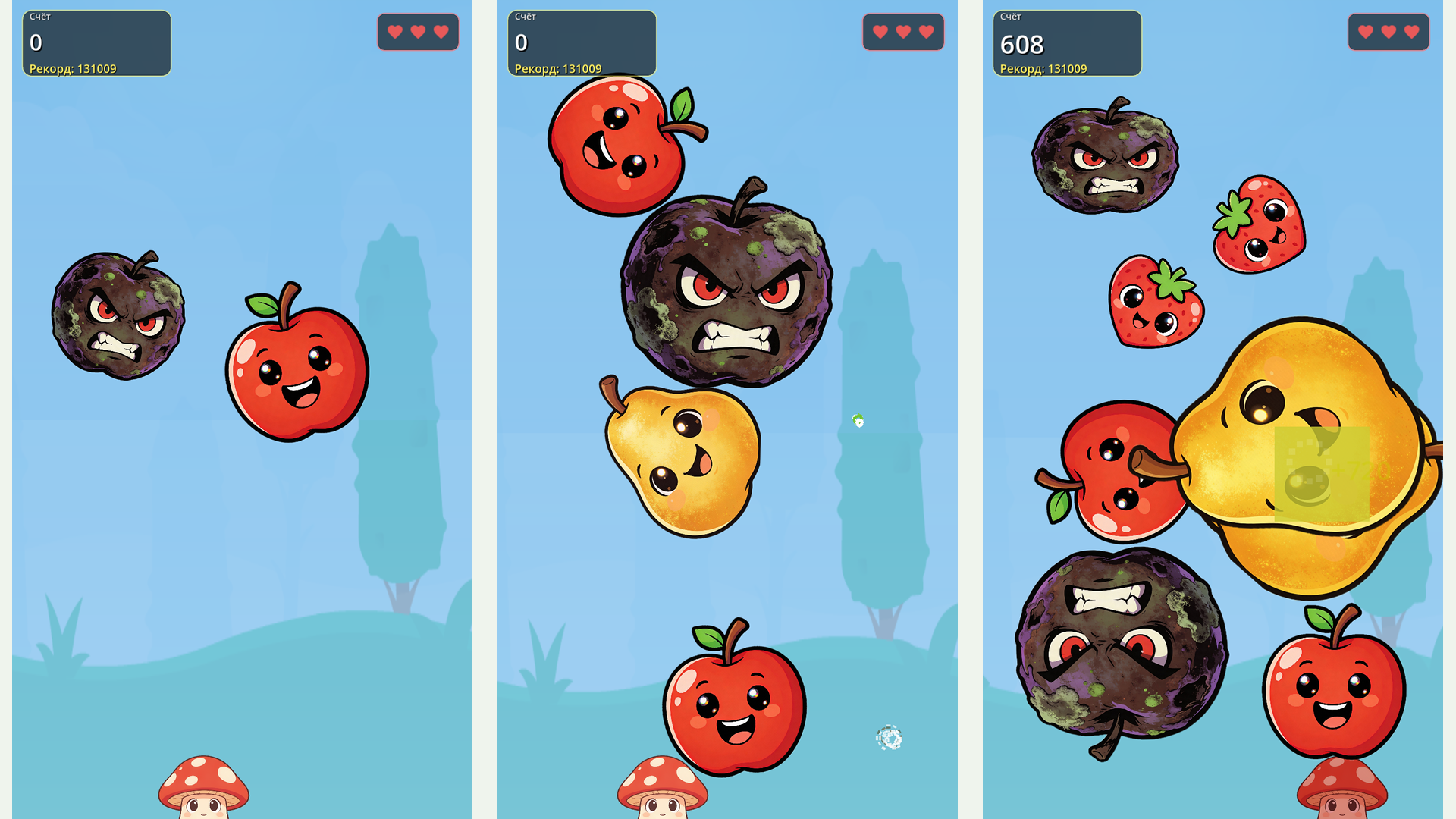Smash the angry rotten apple in the left panel
The height and width of the screenshot is (819, 1456).
click(x=118, y=318)
